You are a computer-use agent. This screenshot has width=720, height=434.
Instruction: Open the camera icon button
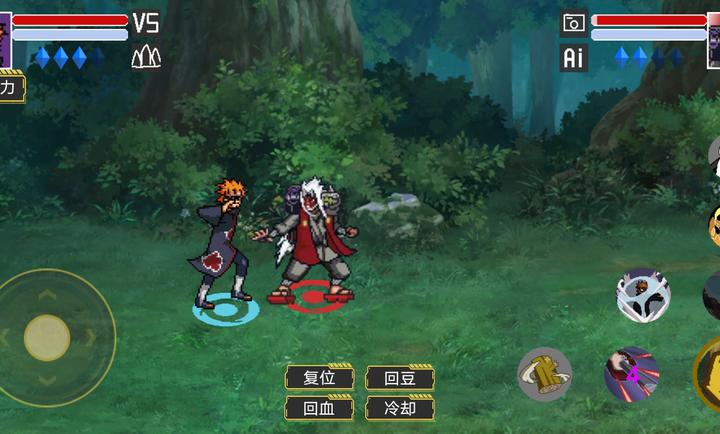click(x=573, y=23)
